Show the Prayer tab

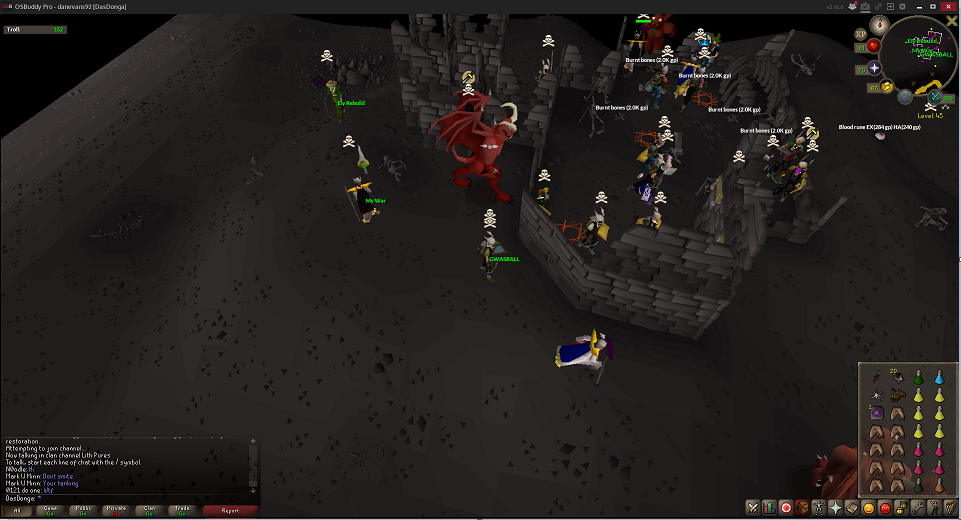(836, 508)
